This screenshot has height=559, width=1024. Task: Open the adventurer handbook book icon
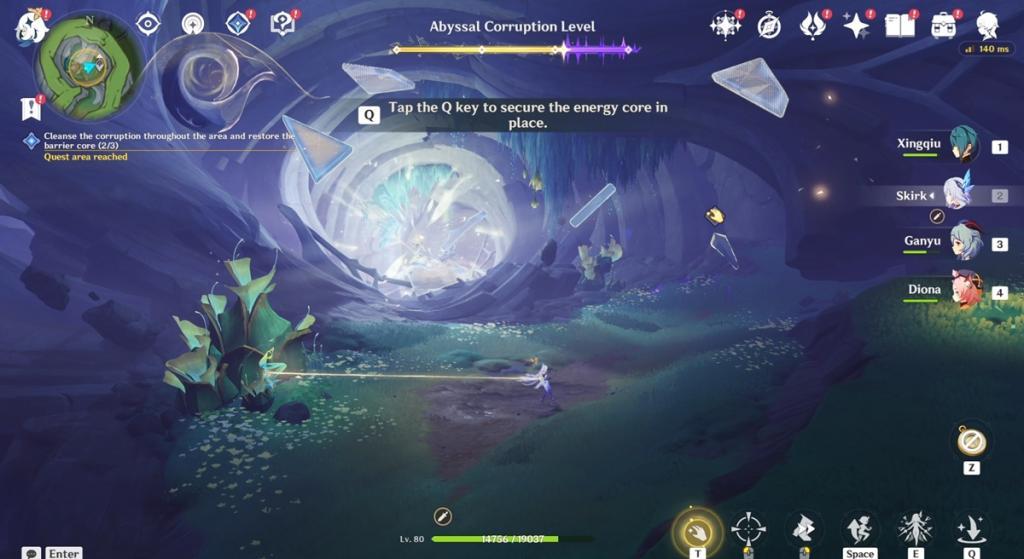click(899, 26)
